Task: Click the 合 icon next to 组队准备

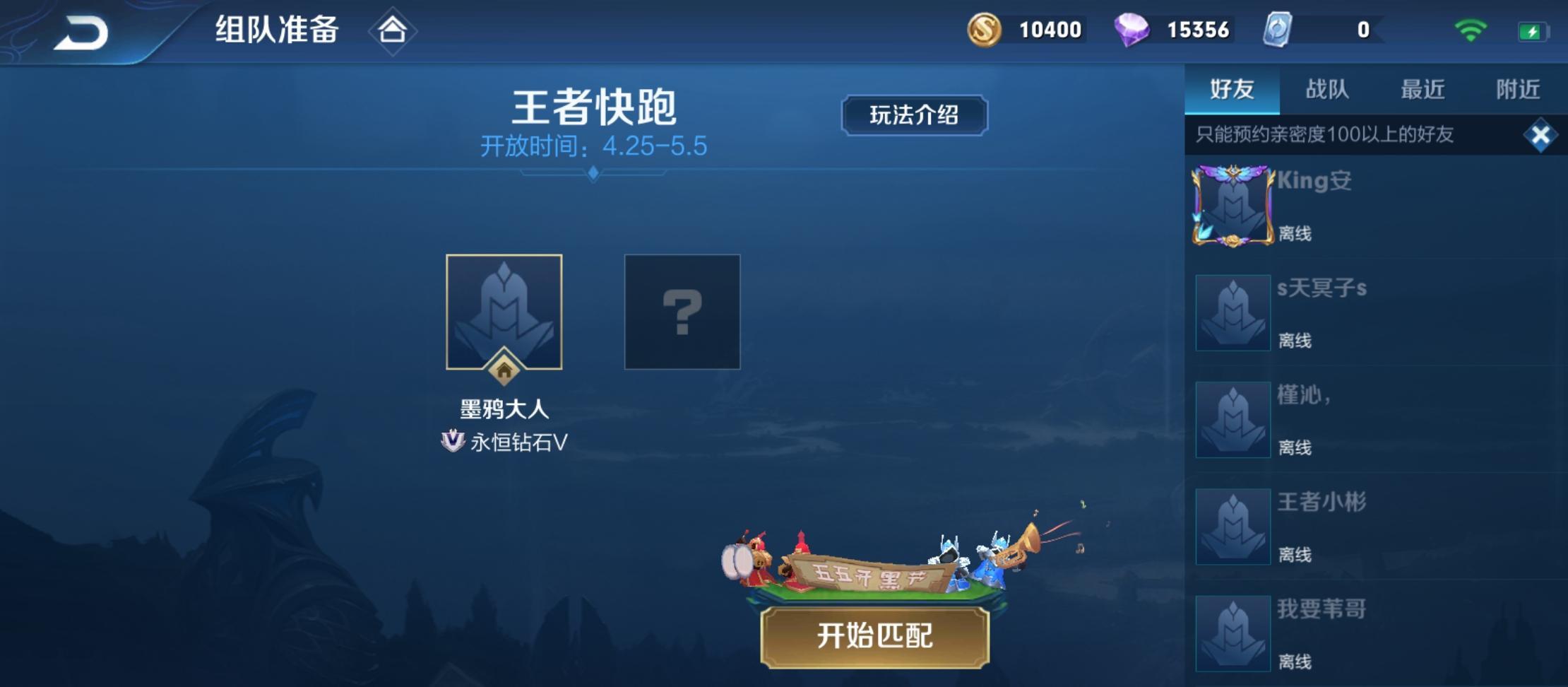Action: [x=393, y=30]
